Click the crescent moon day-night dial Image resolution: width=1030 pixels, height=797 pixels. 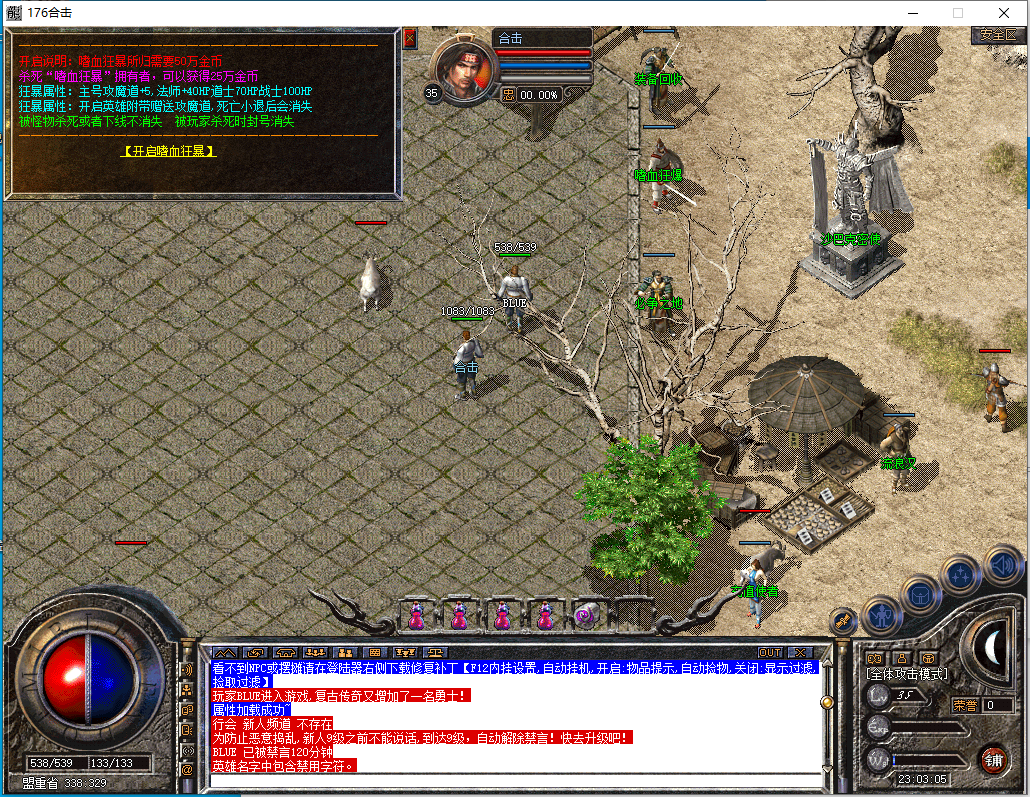pyautogui.click(x=990, y=649)
